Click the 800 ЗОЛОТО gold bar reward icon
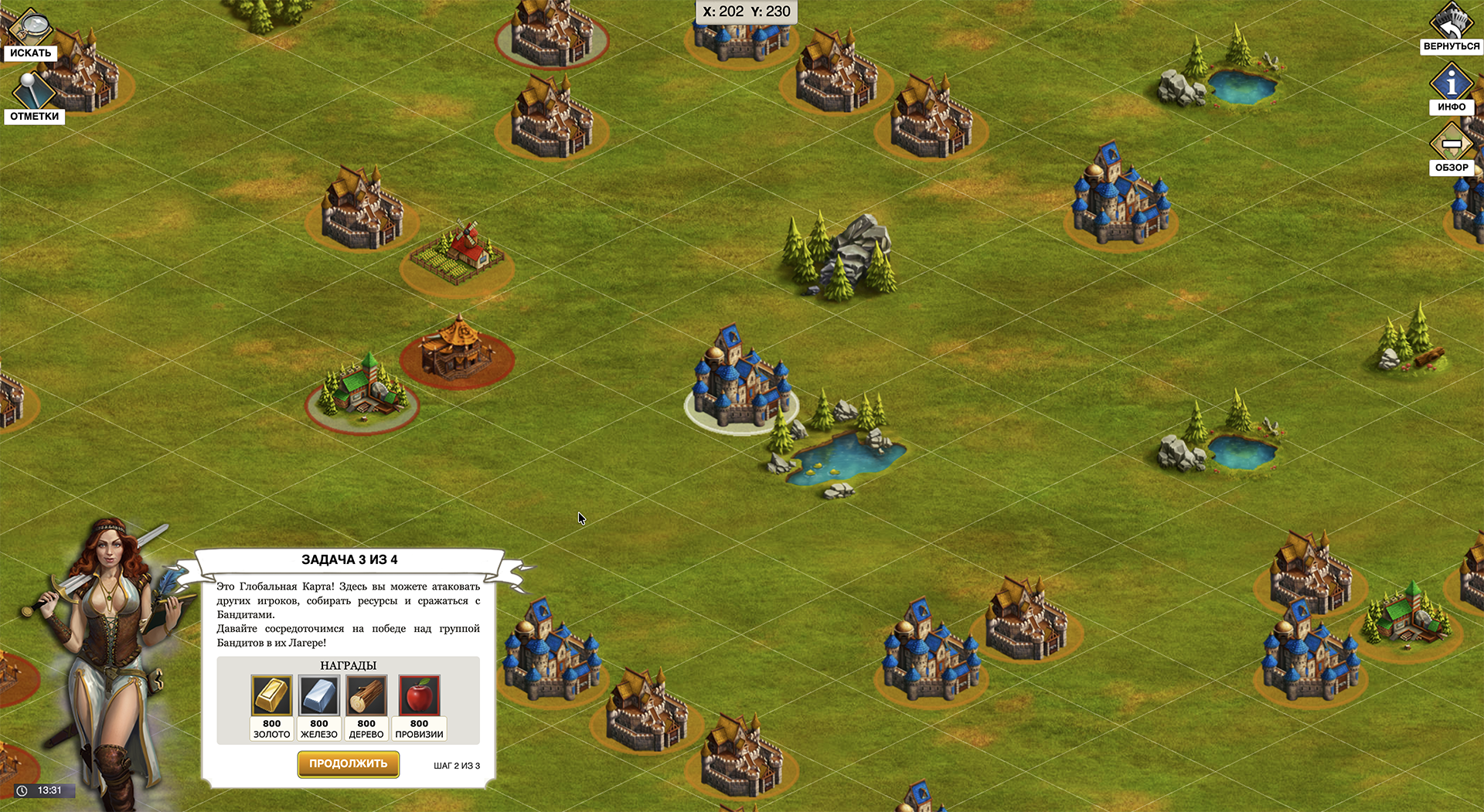This screenshot has width=1484, height=812. pyautogui.click(x=271, y=696)
